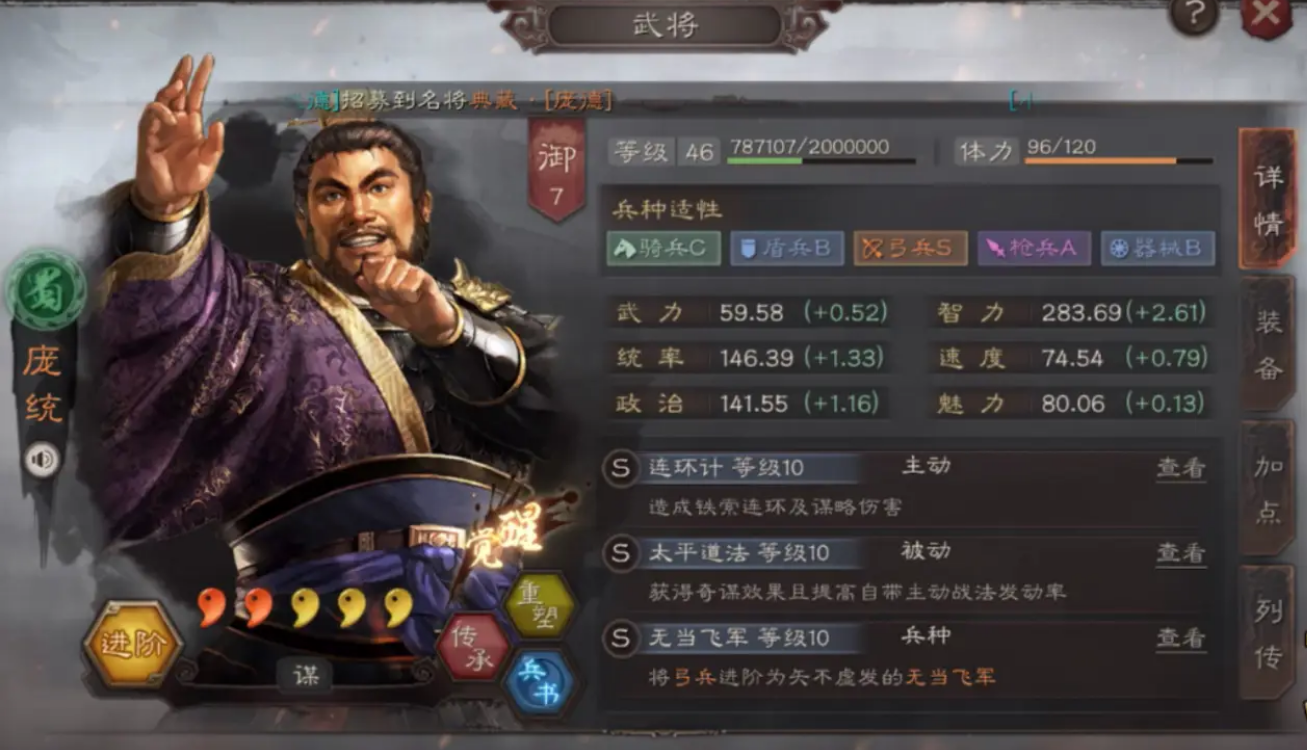1307x750 pixels.
Task: Select the 弓兵S troop type badge
Action: click(908, 249)
